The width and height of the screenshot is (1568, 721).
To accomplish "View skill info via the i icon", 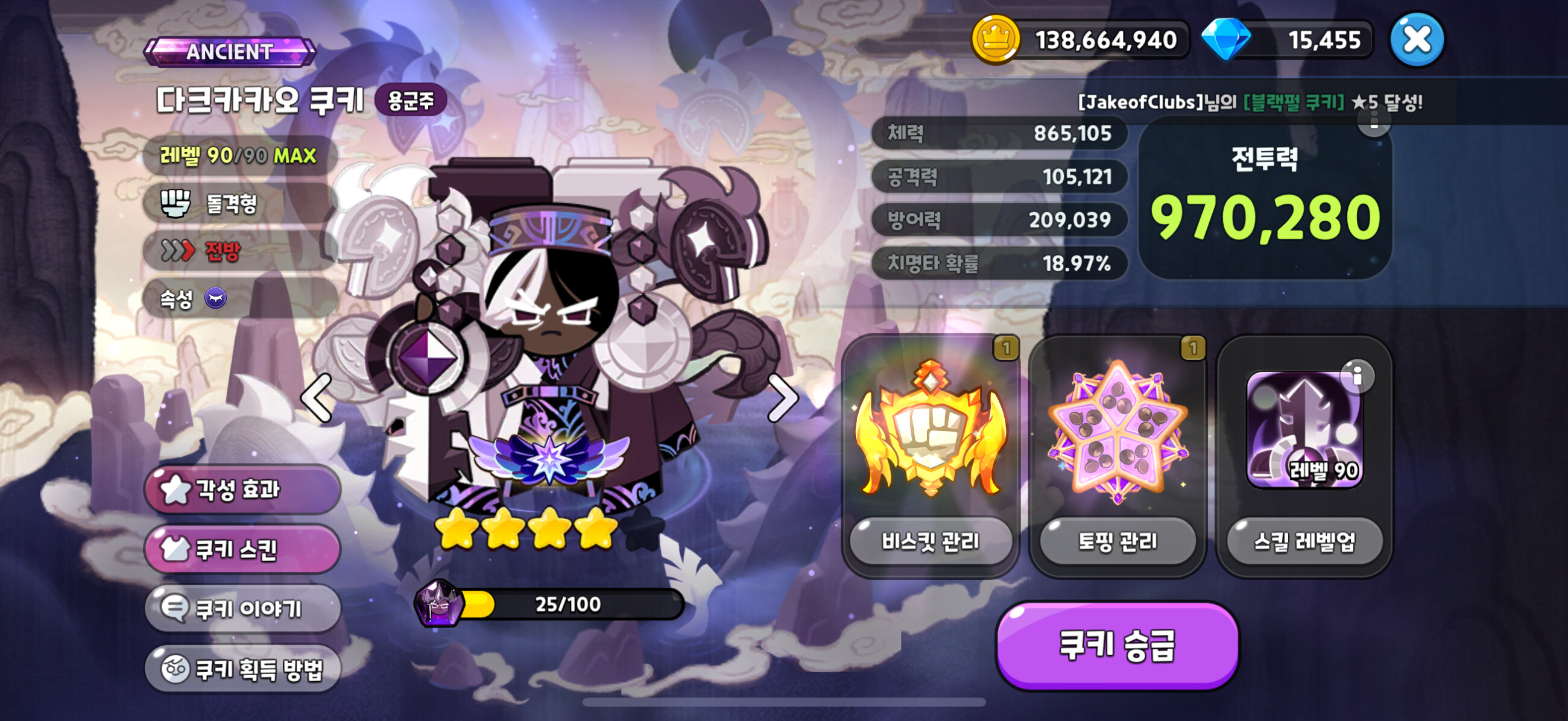I will [x=1357, y=377].
